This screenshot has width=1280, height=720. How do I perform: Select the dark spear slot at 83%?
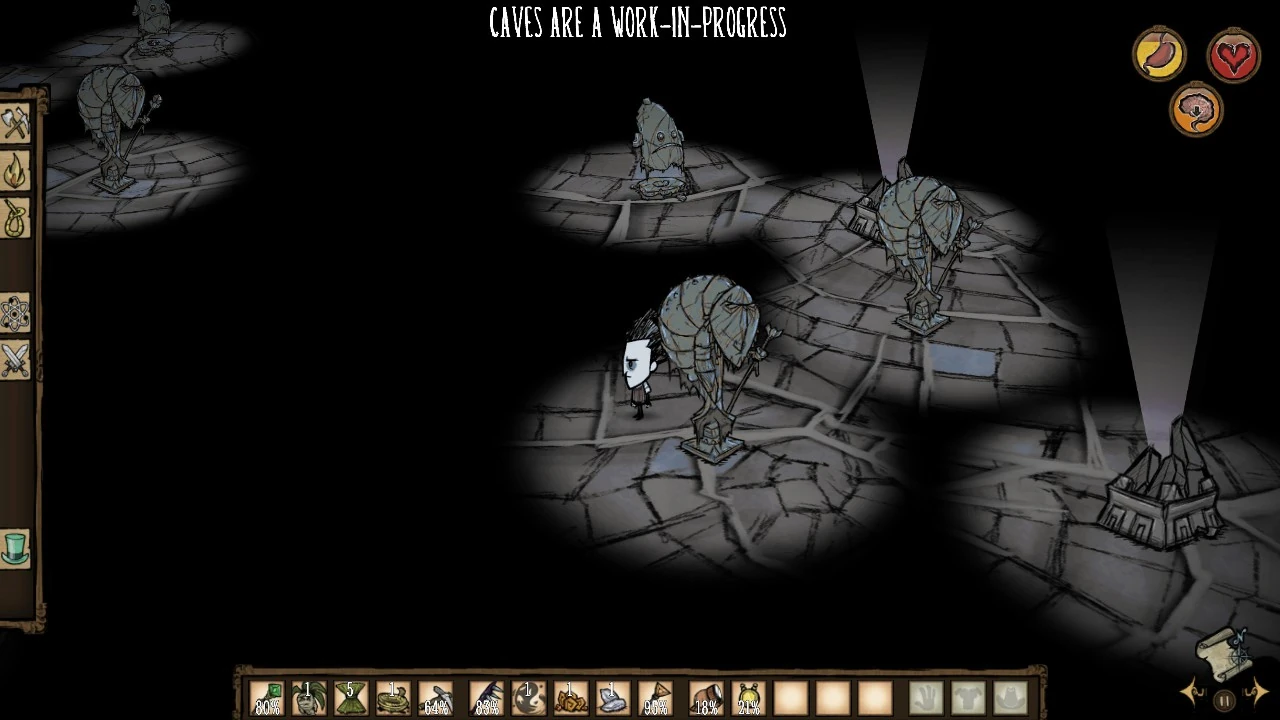487,698
